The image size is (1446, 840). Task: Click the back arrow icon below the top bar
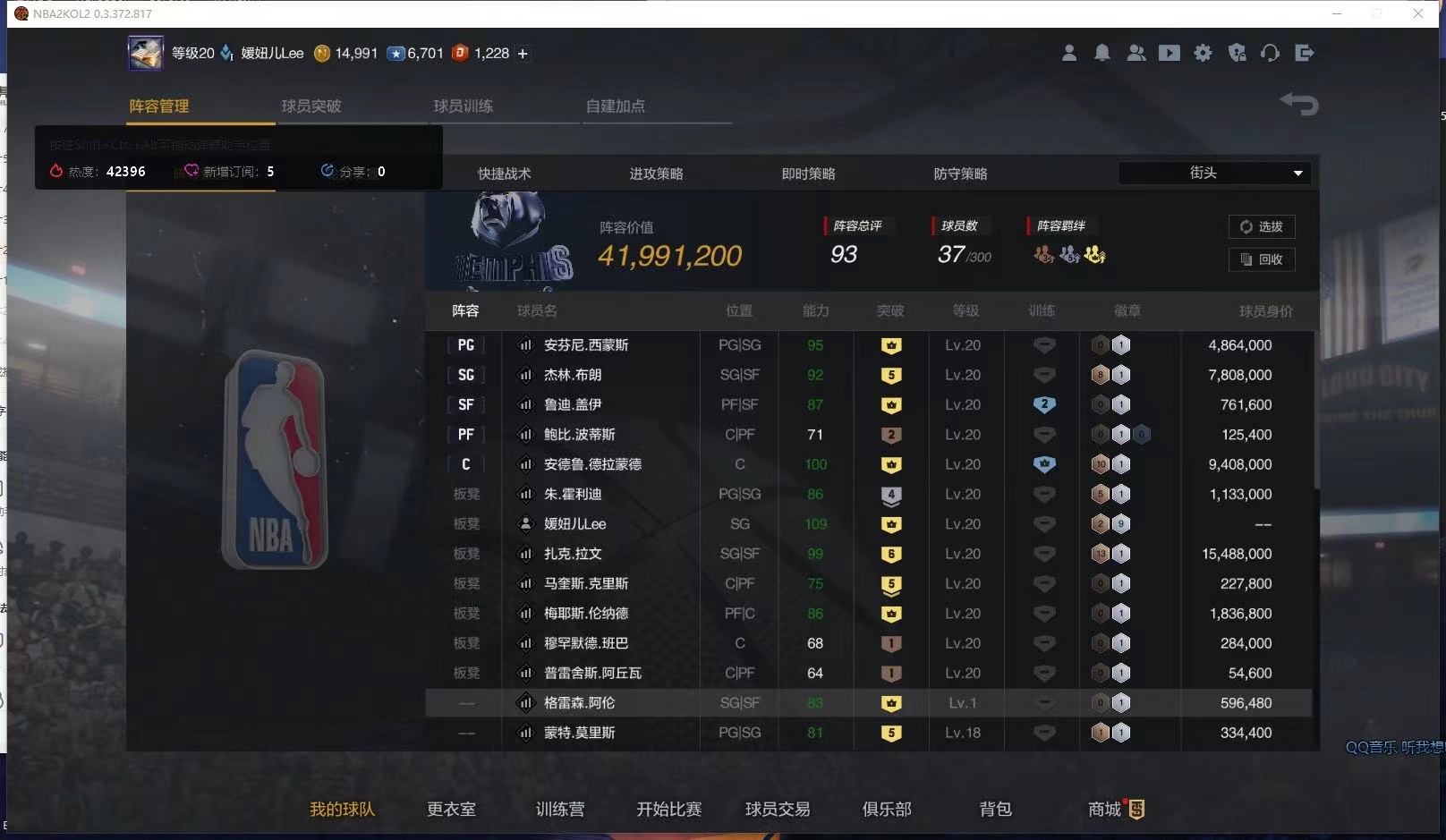[1299, 105]
